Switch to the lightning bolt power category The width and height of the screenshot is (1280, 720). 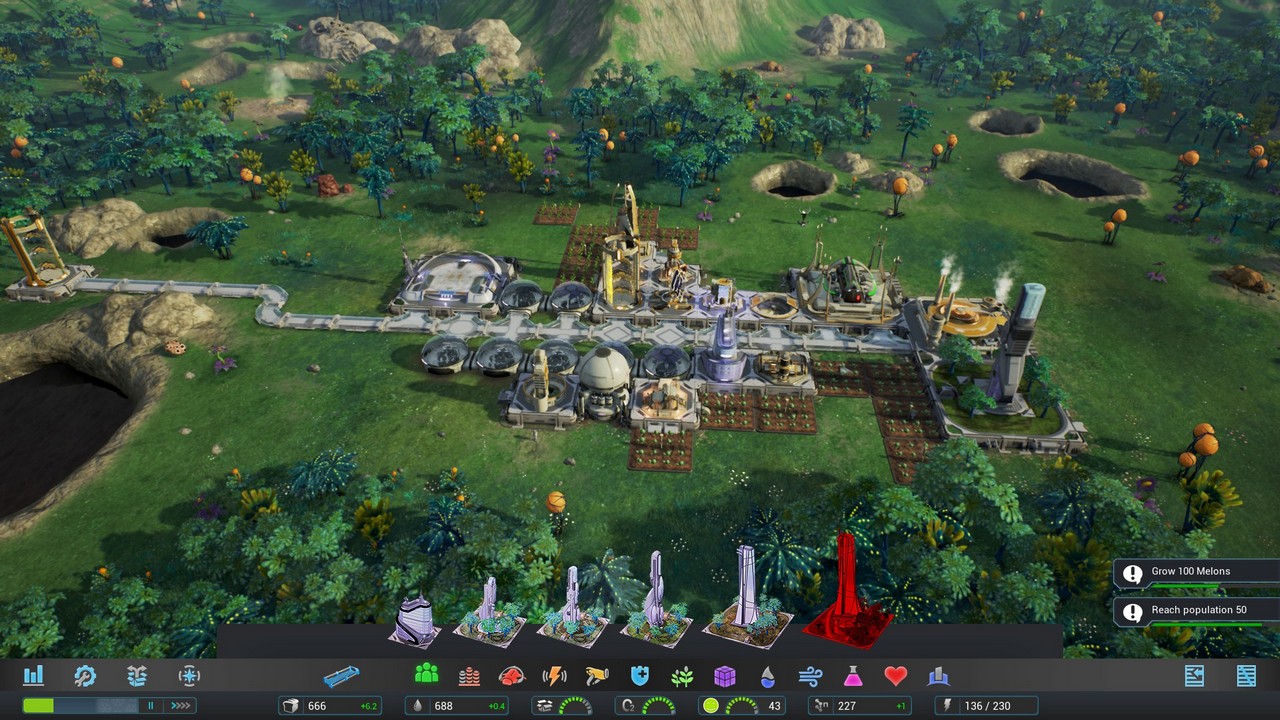point(554,676)
